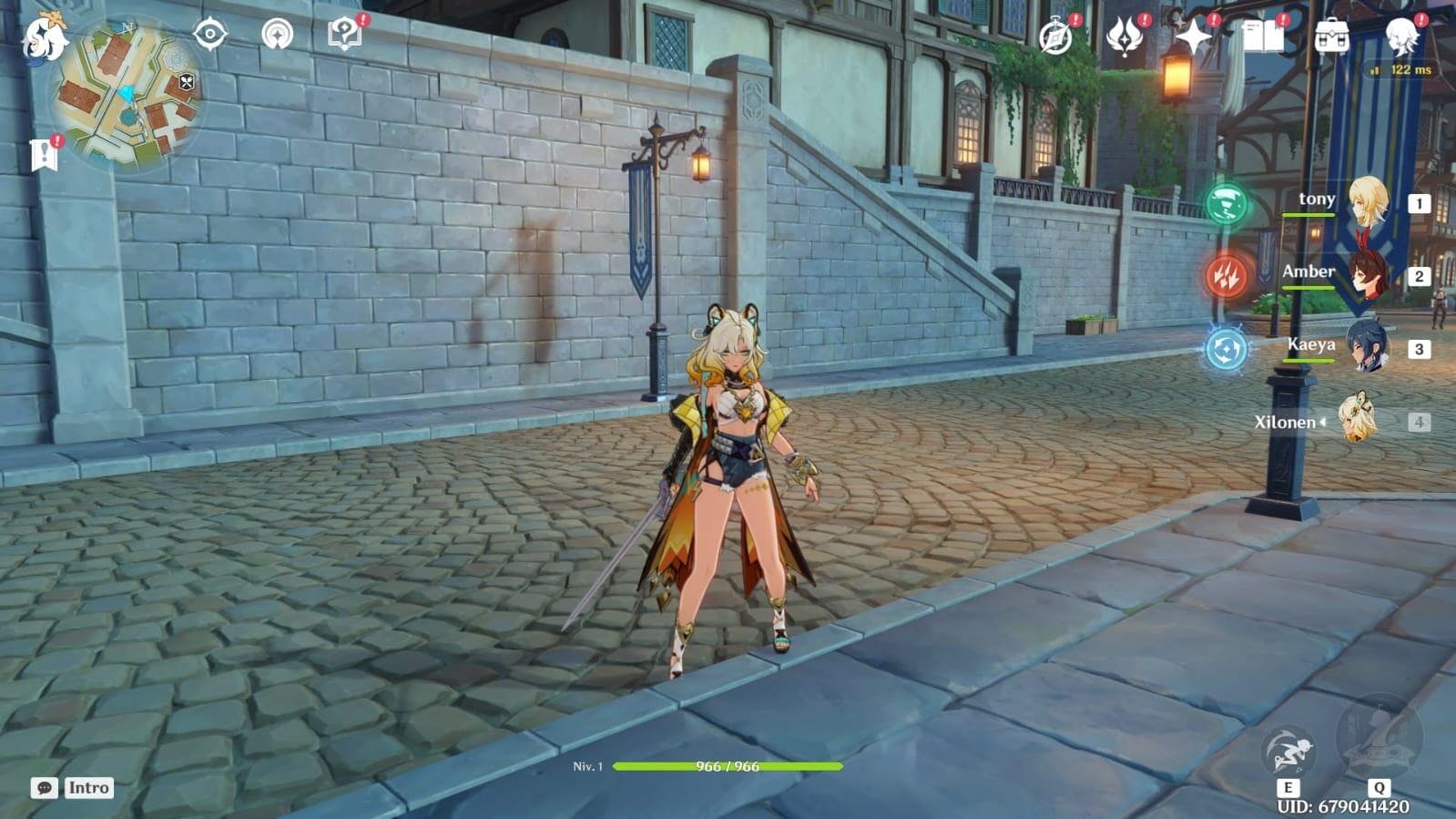Open the winged emblem icon
Screen dimensions: 1456x819
coord(1125,37)
